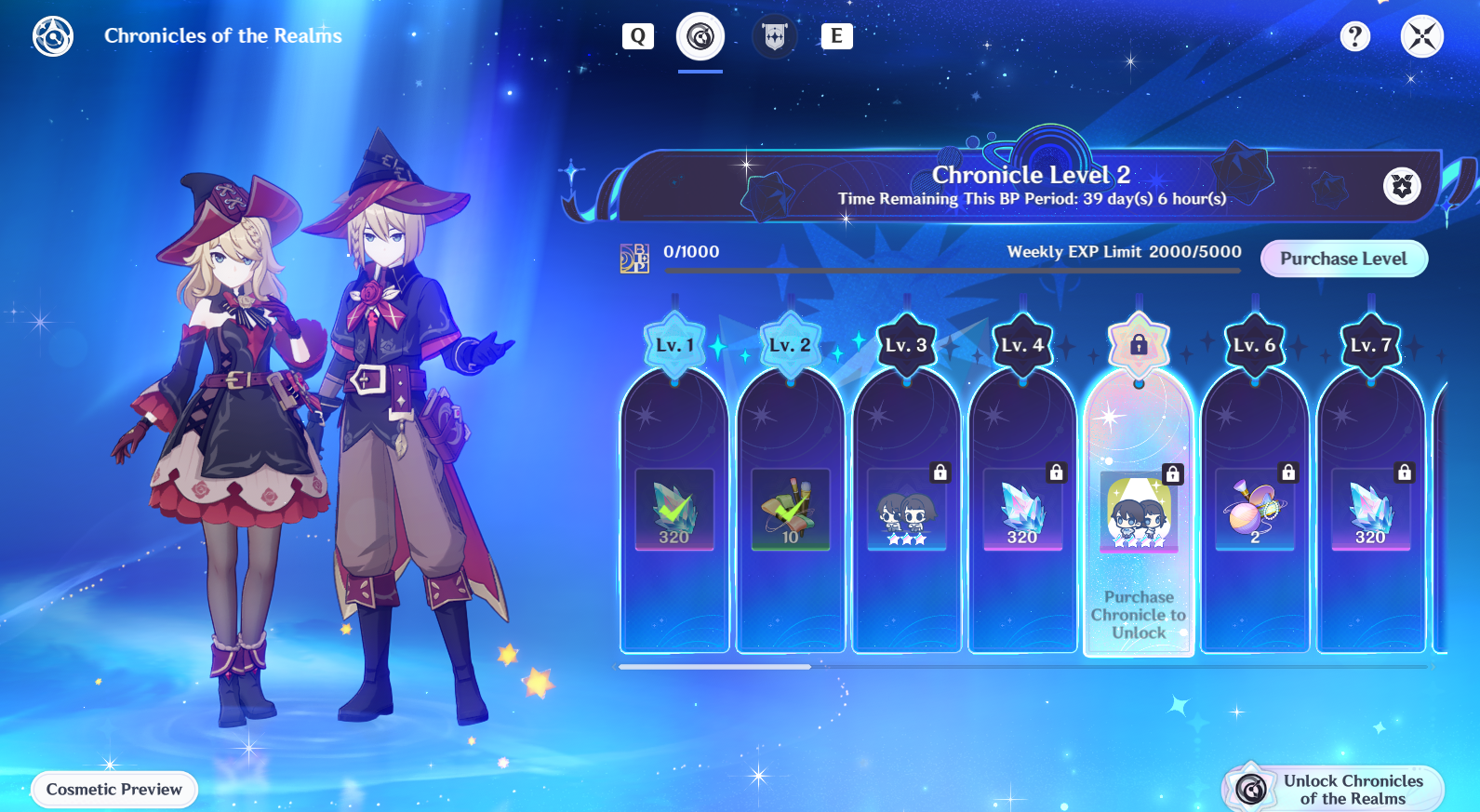View the locked Lv. 7 crystal reward

coord(1371,510)
